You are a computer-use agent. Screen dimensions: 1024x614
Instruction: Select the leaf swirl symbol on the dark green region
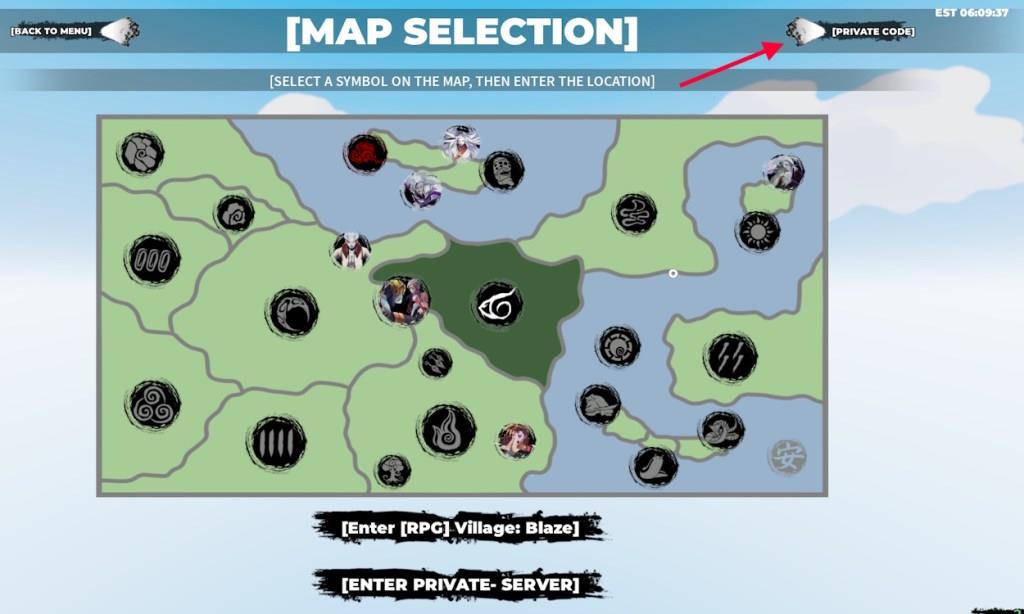pyautogui.click(x=497, y=304)
